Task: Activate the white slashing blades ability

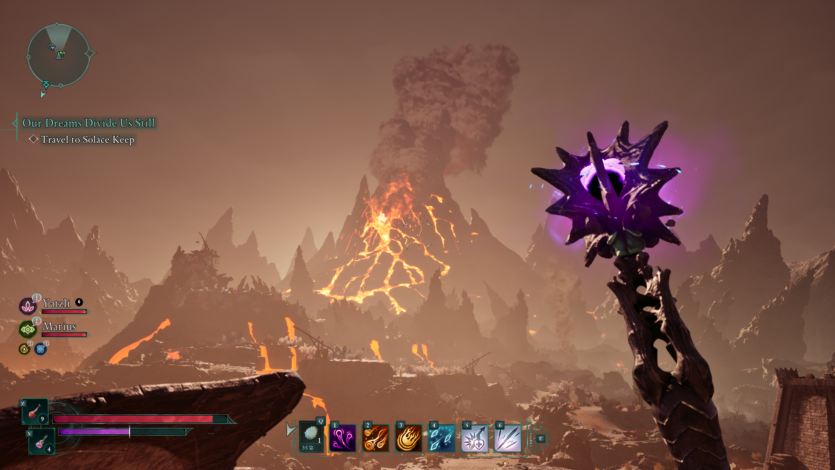Action: pyautogui.click(x=508, y=438)
